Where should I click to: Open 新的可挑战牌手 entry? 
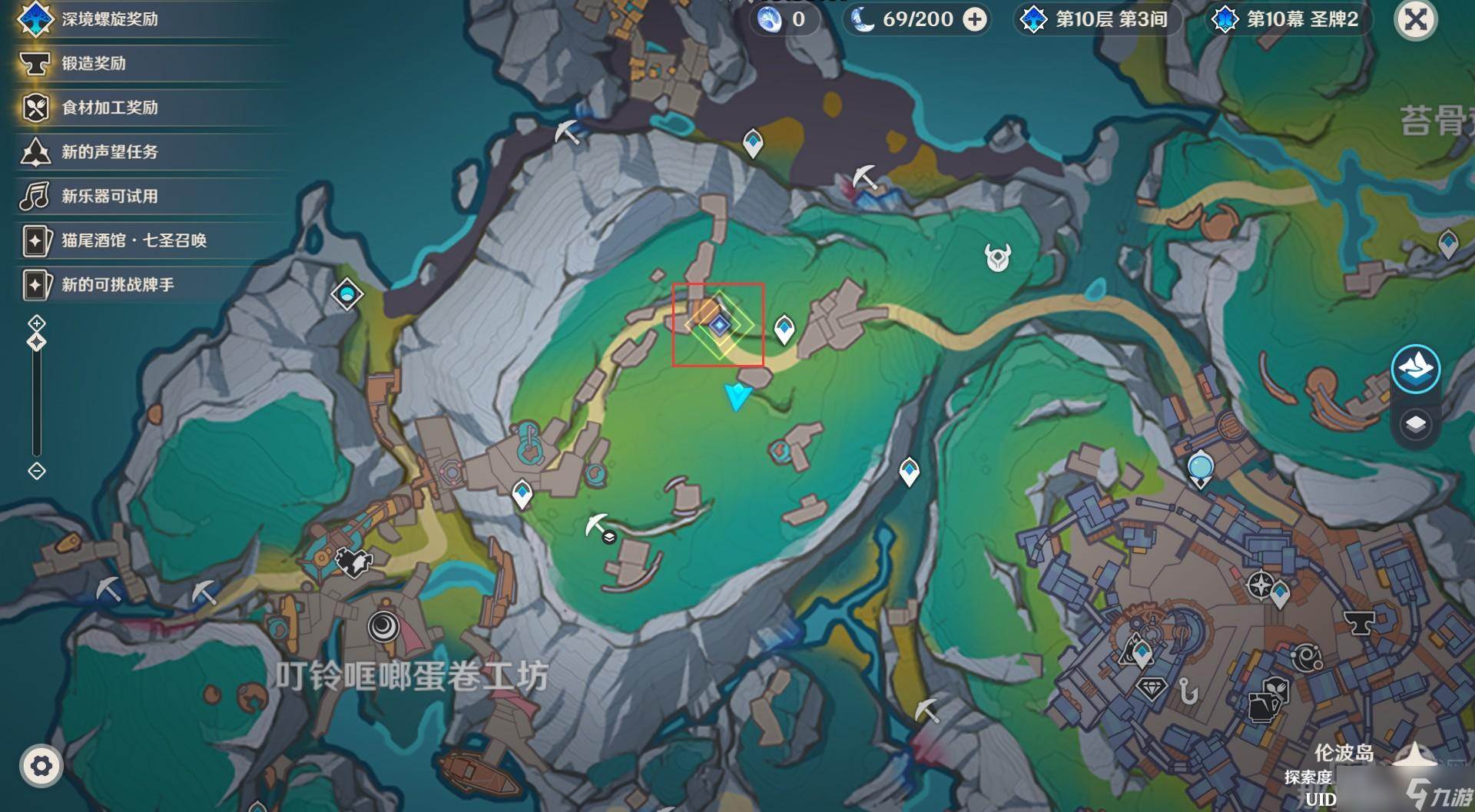(x=118, y=285)
